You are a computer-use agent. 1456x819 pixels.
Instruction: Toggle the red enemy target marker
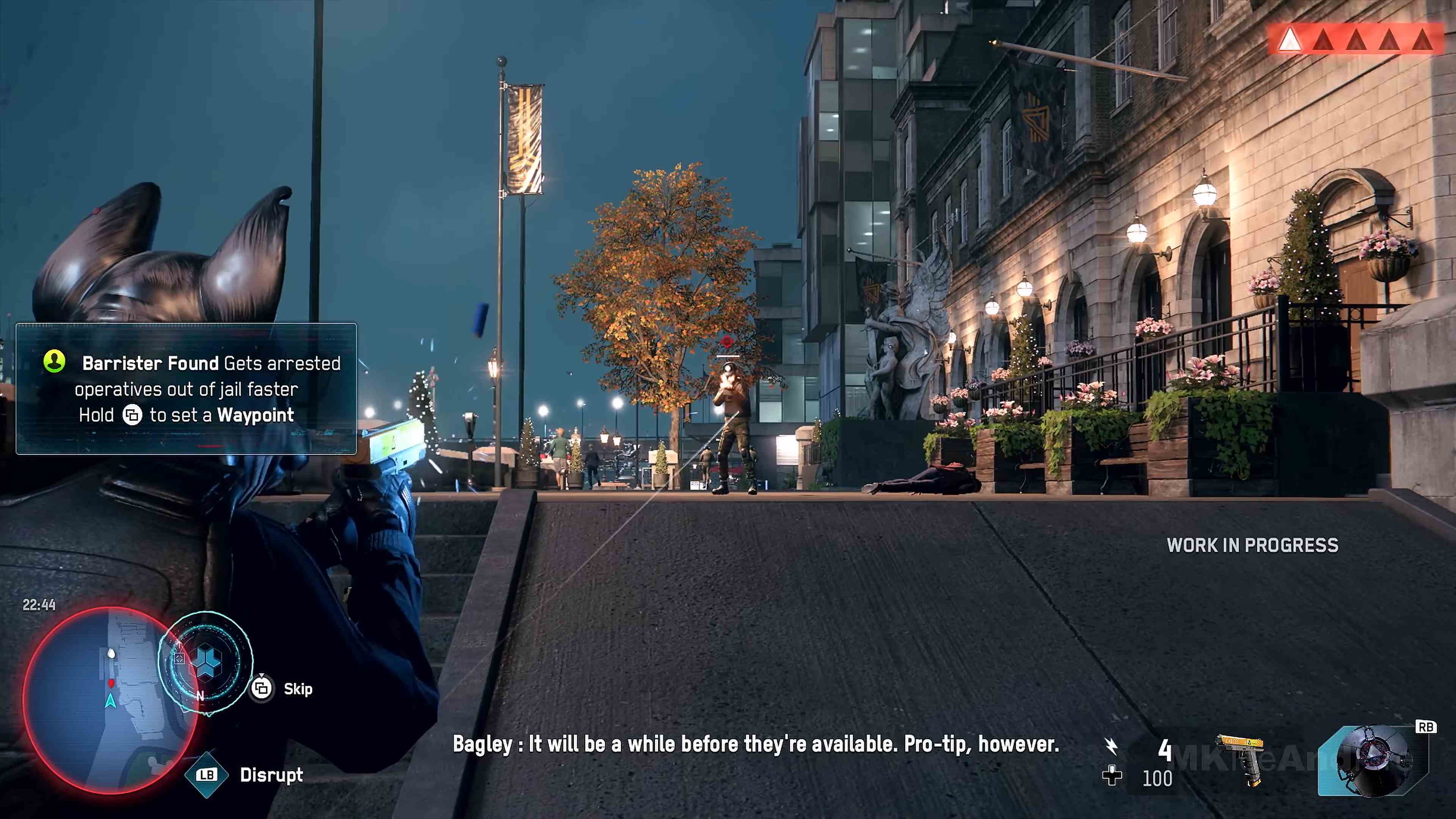[727, 341]
